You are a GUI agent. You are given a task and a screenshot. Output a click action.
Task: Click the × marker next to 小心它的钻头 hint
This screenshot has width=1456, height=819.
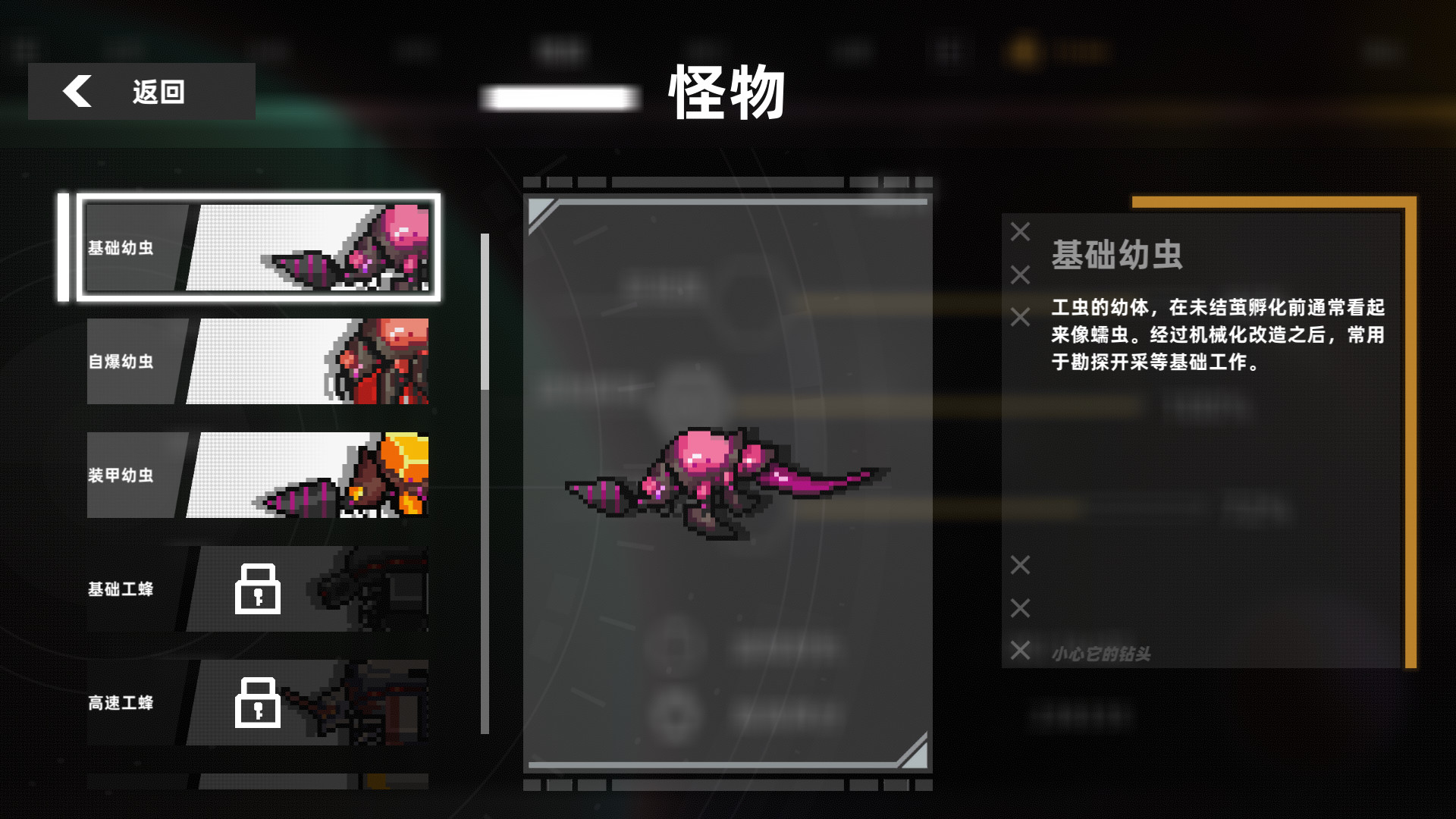1021,651
